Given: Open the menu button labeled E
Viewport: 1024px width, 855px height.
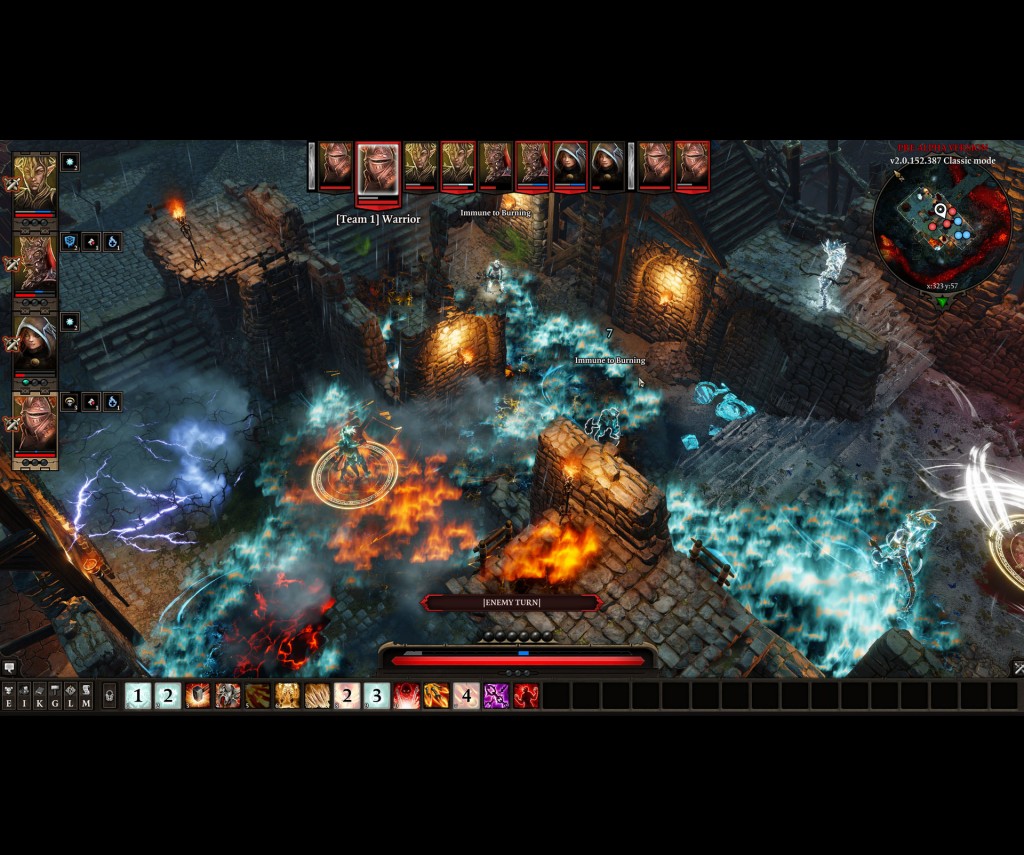Looking at the screenshot, I should (x=9, y=695).
